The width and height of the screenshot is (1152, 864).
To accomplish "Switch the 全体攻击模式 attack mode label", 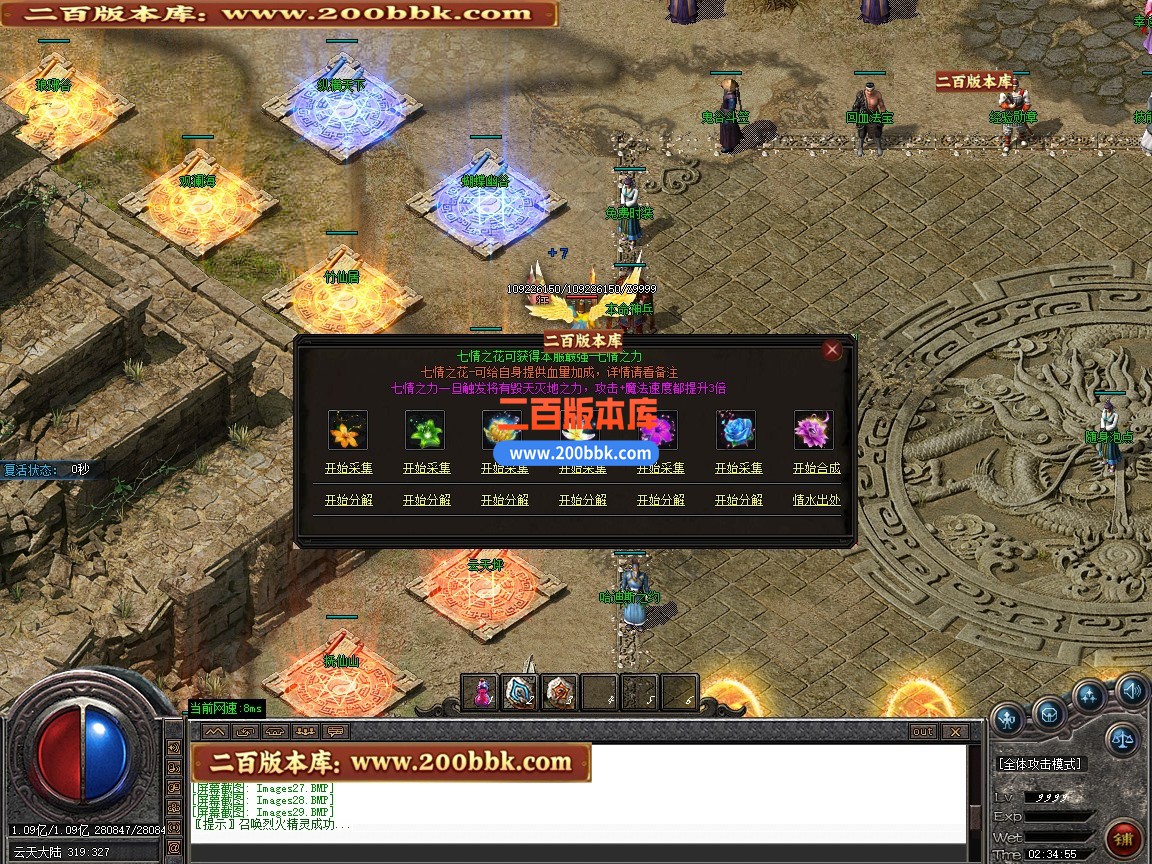I will click(x=1040, y=764).
